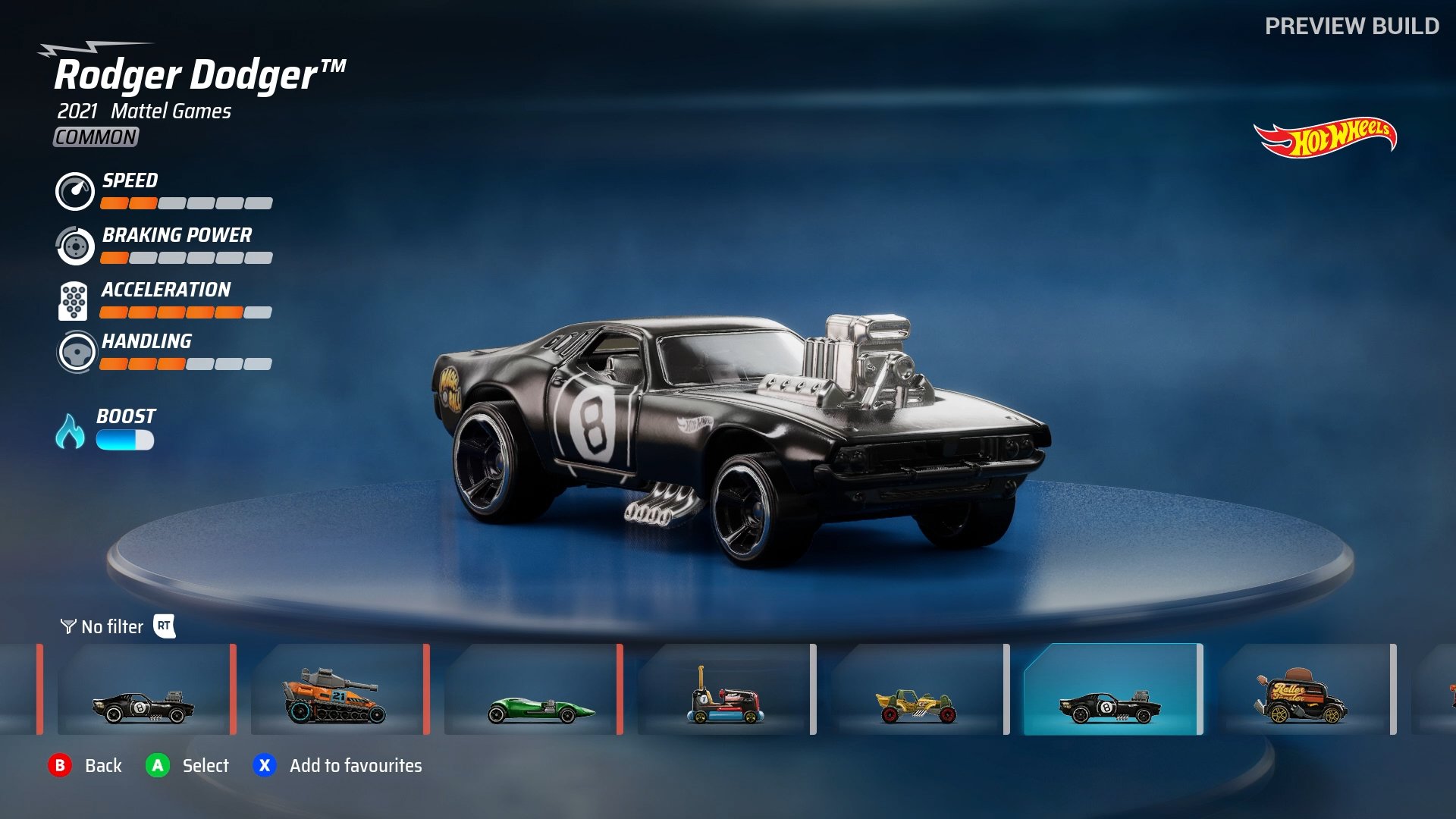This screenshot has width=1456, height=819.
Task: Click the 2021 Mattel Games label
Action: [144, 111]
